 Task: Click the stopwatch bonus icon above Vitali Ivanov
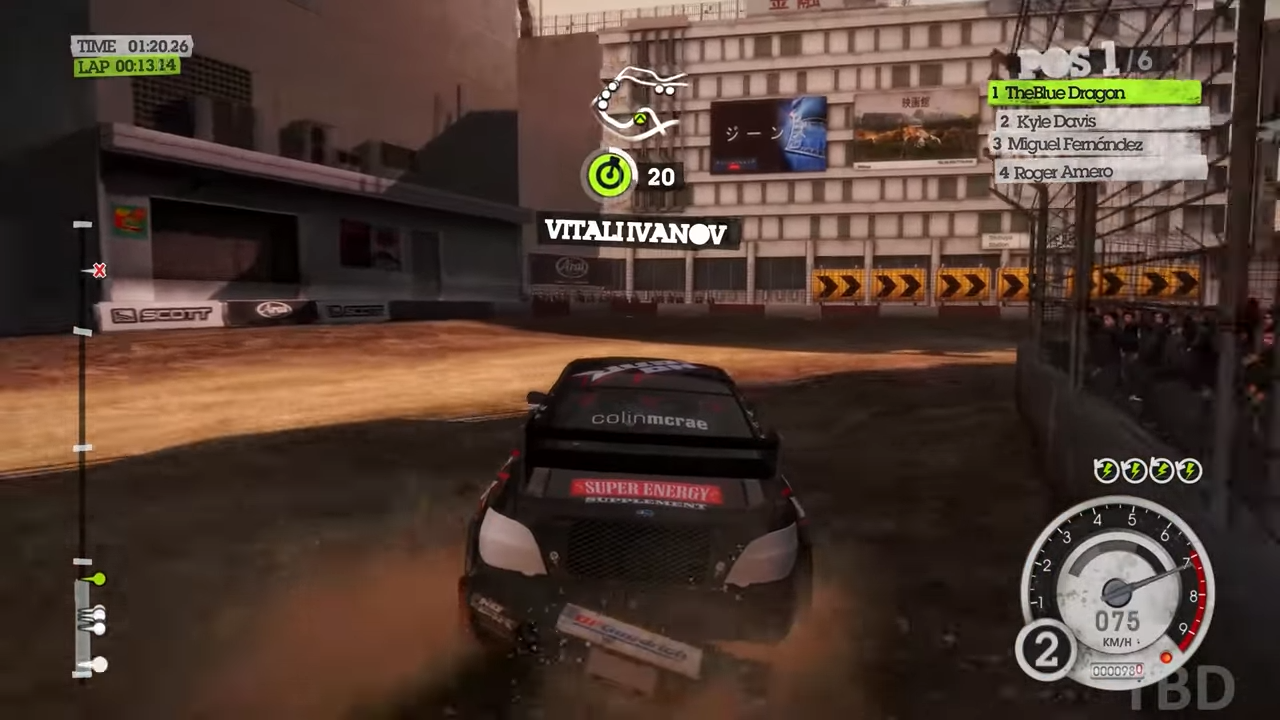[611, 176]
